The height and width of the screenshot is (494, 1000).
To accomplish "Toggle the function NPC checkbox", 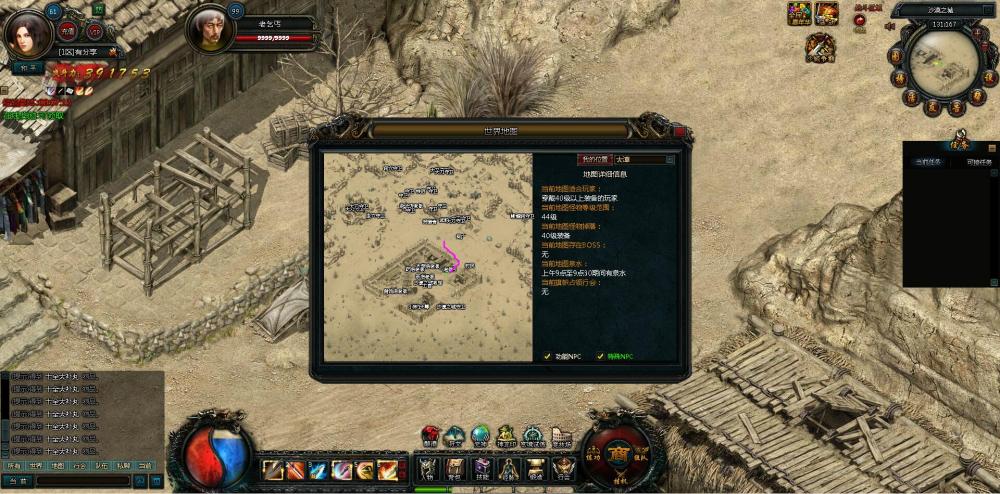I will coord(547,356).
